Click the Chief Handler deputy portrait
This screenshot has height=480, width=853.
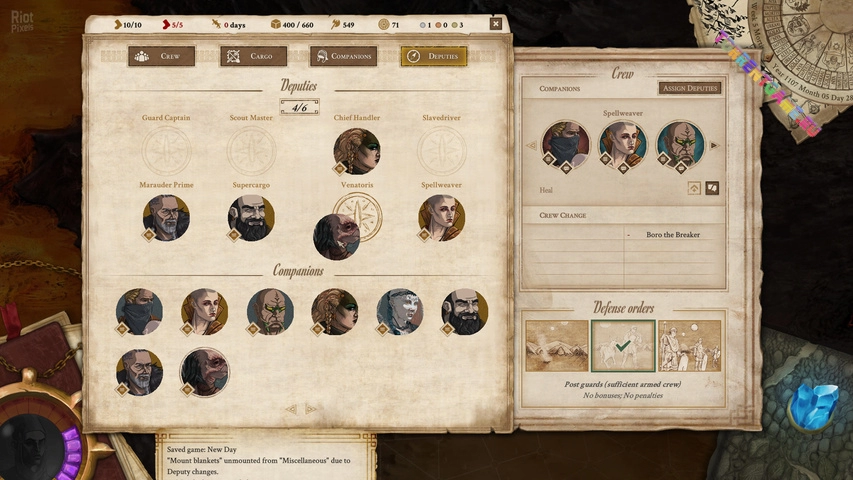[357, 150]
